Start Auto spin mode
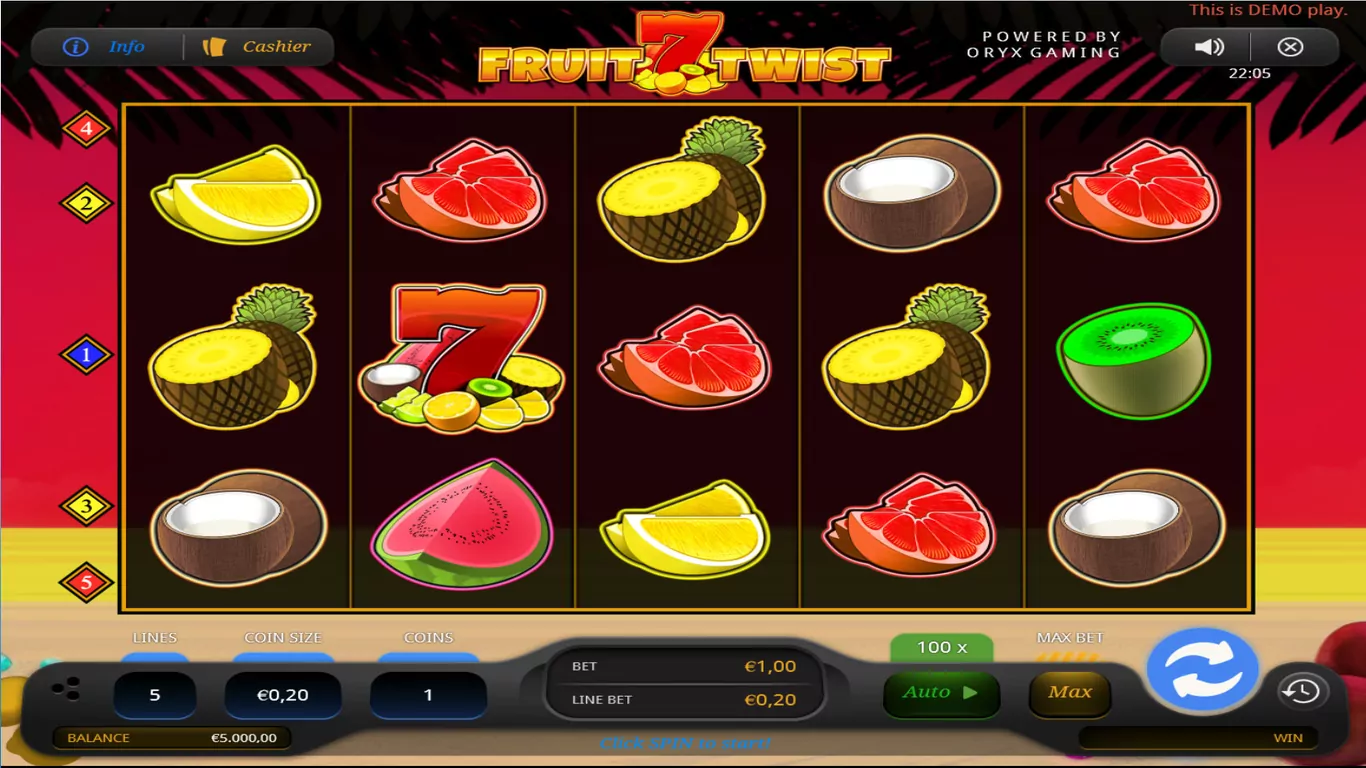Screen dimensions: 1366x768 [x=941, y=693]
